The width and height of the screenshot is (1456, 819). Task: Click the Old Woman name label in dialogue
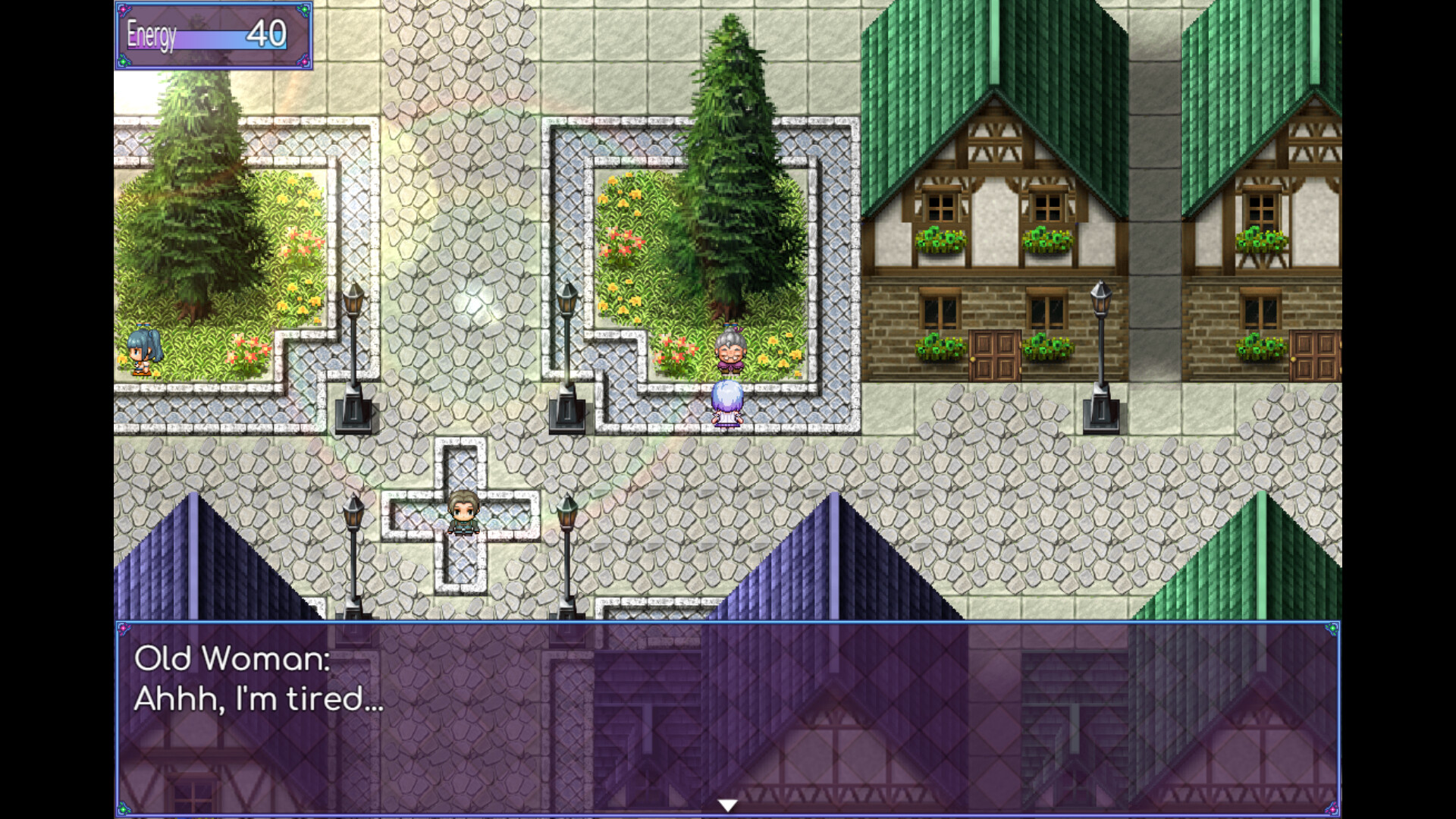231,661
